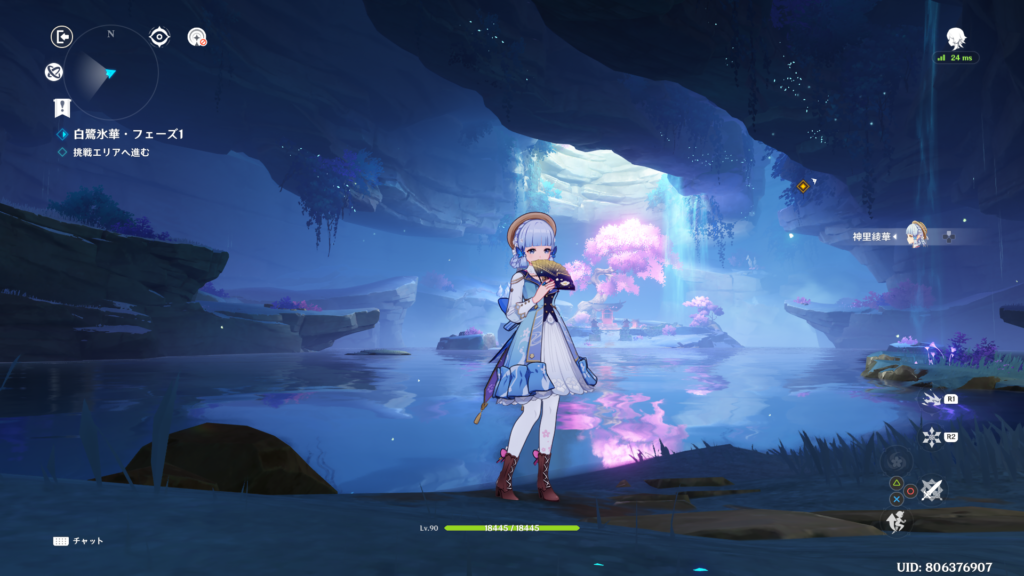Click the jump character icon
1024x576 pixels.
(x=897, y=521)
